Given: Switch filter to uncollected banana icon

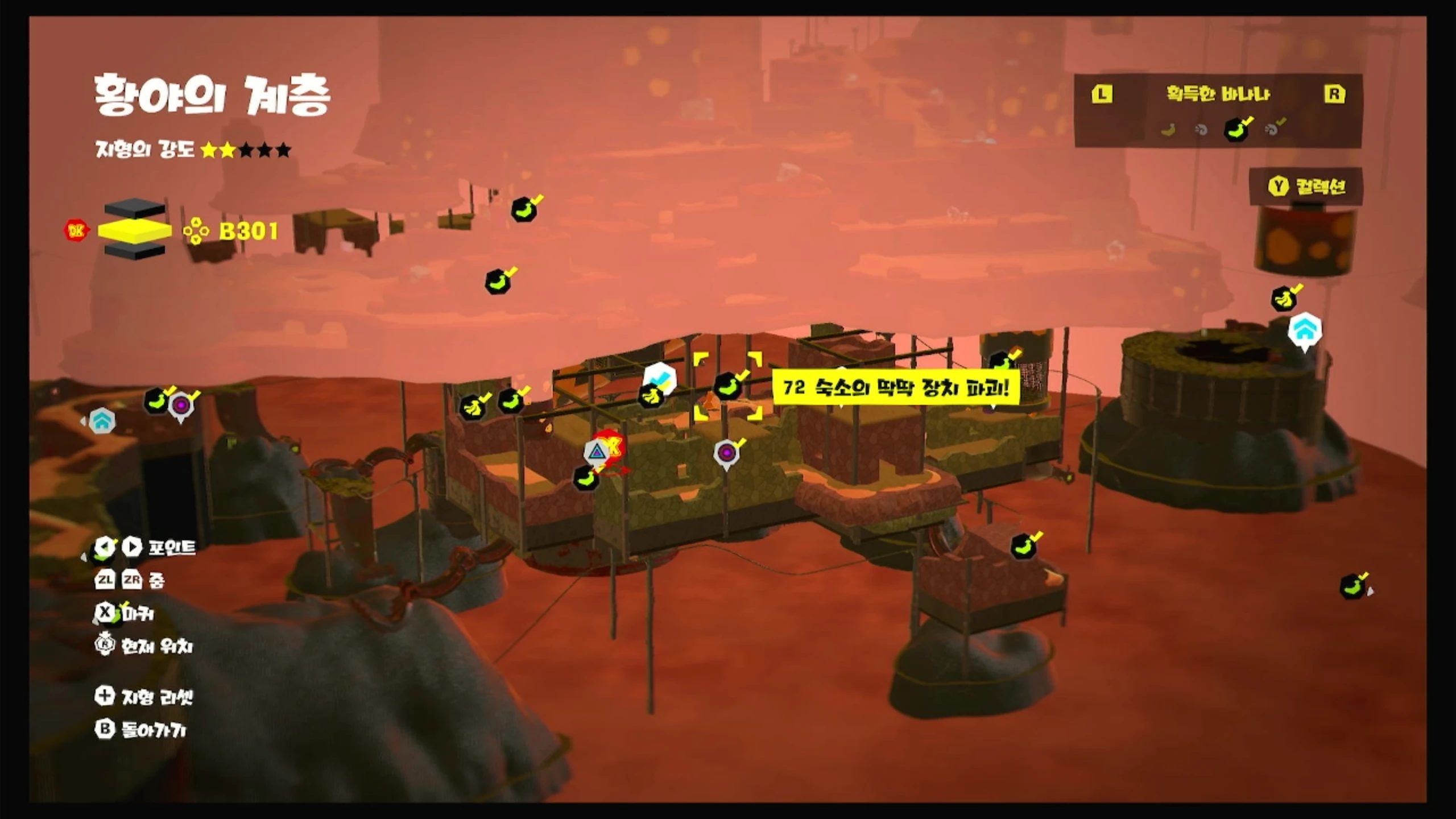Looking at the screenshot, I should coord(1168,130).
